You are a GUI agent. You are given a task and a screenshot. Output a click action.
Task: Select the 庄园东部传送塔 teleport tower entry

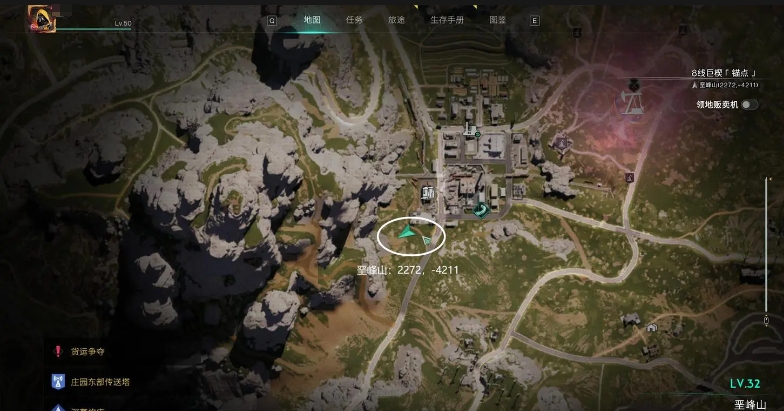coord(100,381)
